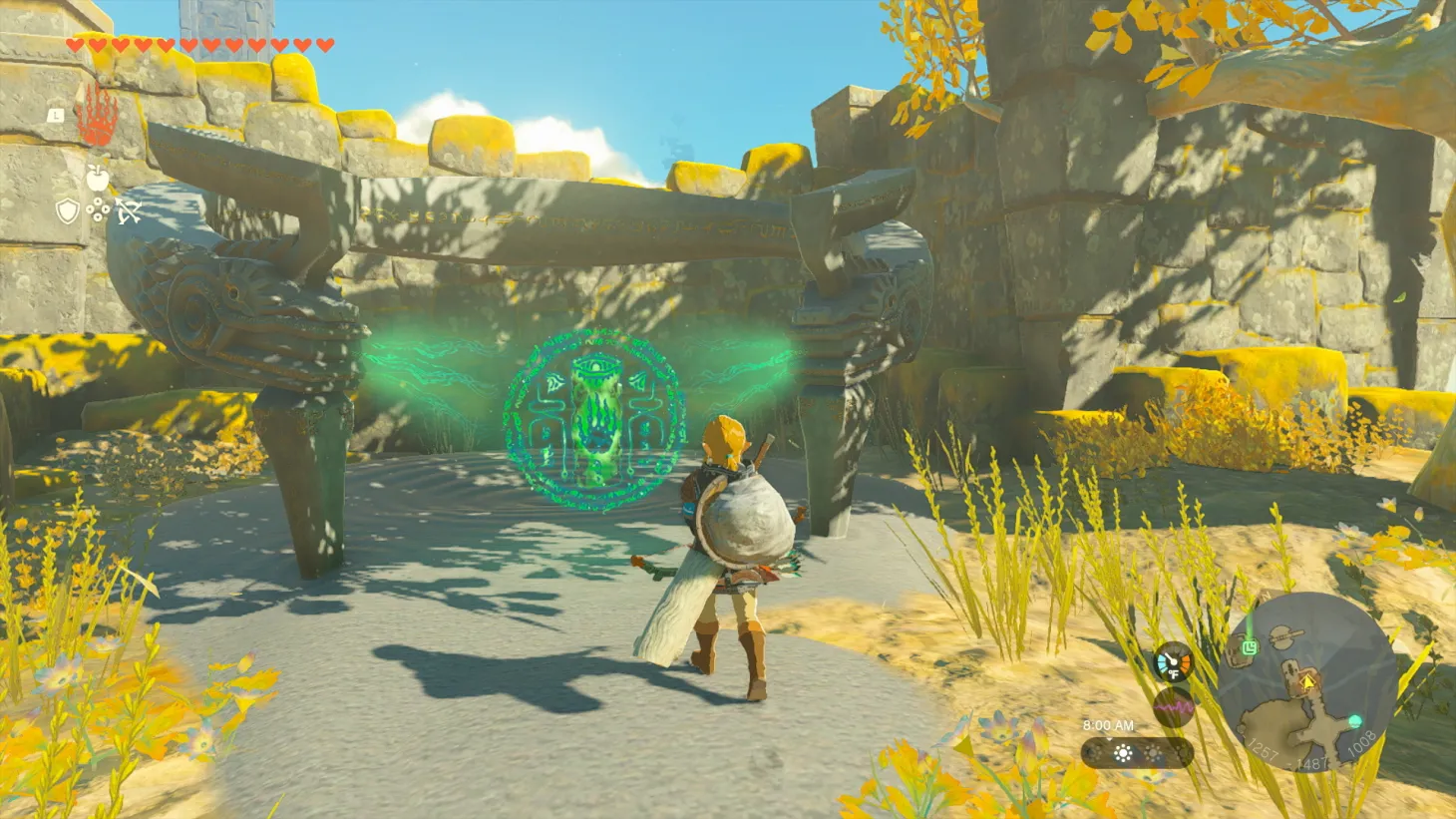Click the green shrine beacon pillar on the minimap
The height and width of the screenshot is (819, 1456).
(1250, 623)
